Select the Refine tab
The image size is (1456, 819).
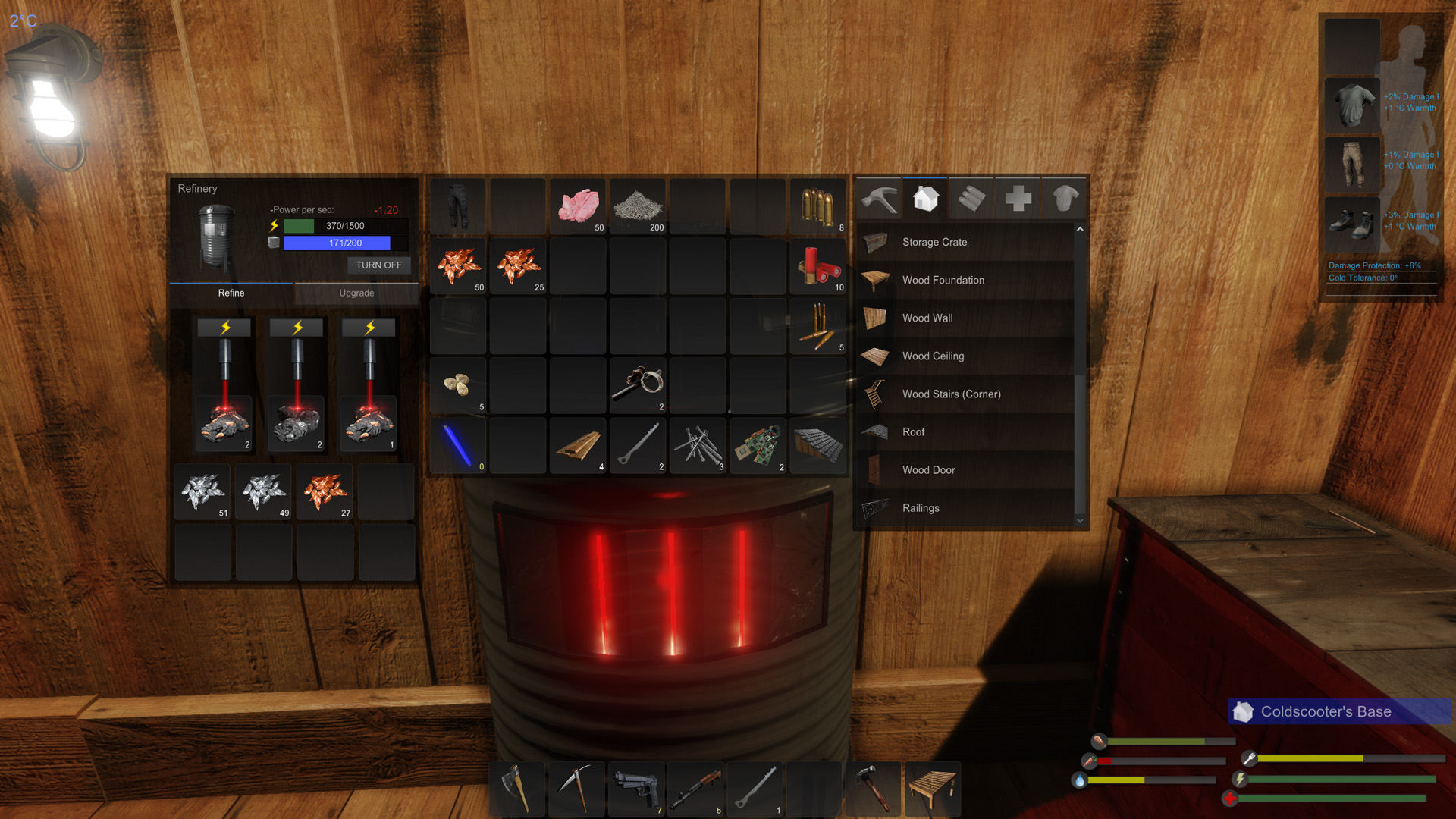click(231, 293)
